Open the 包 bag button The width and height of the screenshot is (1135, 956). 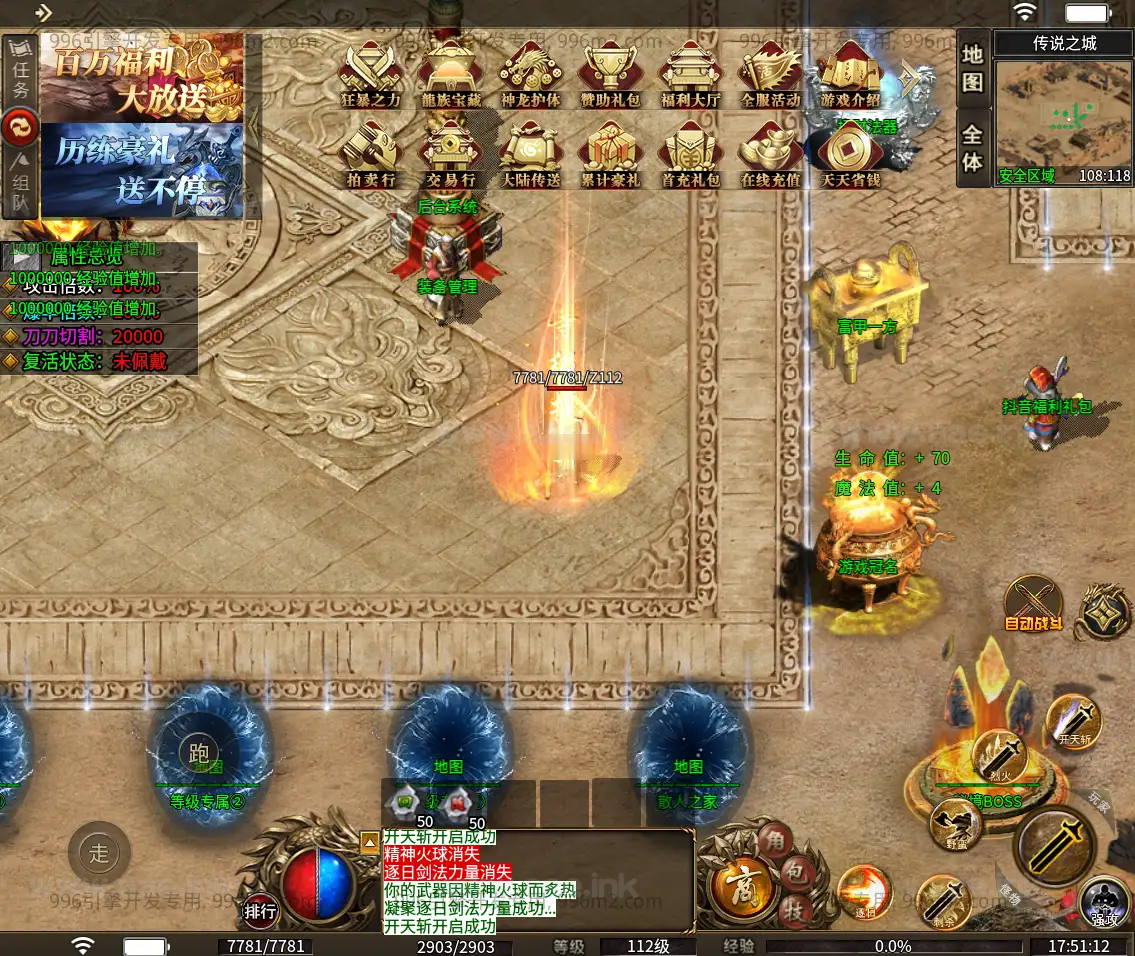pyautogui.click(x=792, y=876)
